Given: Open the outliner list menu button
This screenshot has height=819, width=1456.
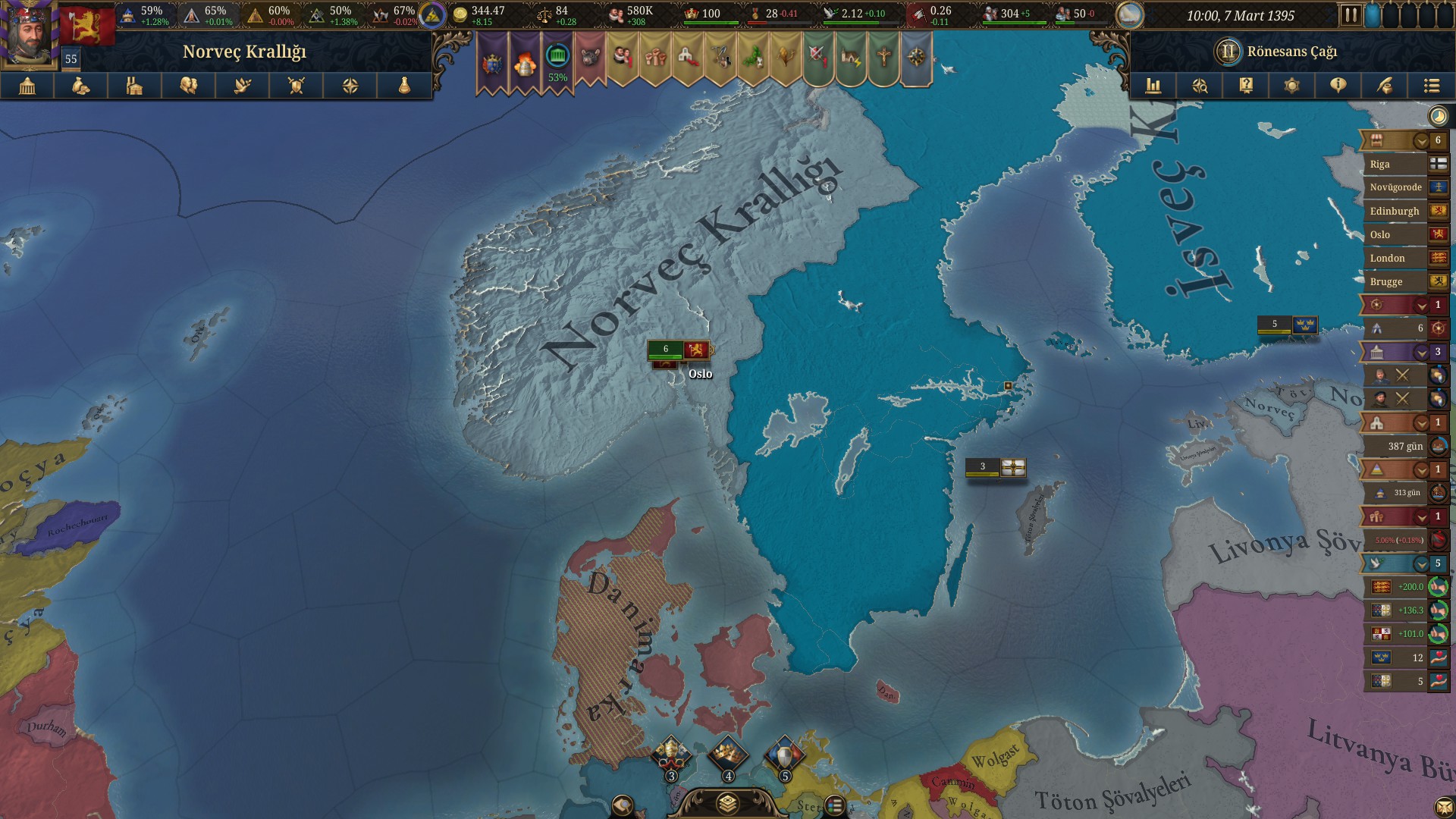Looking at the screenshot, I should click(1431, 86).
